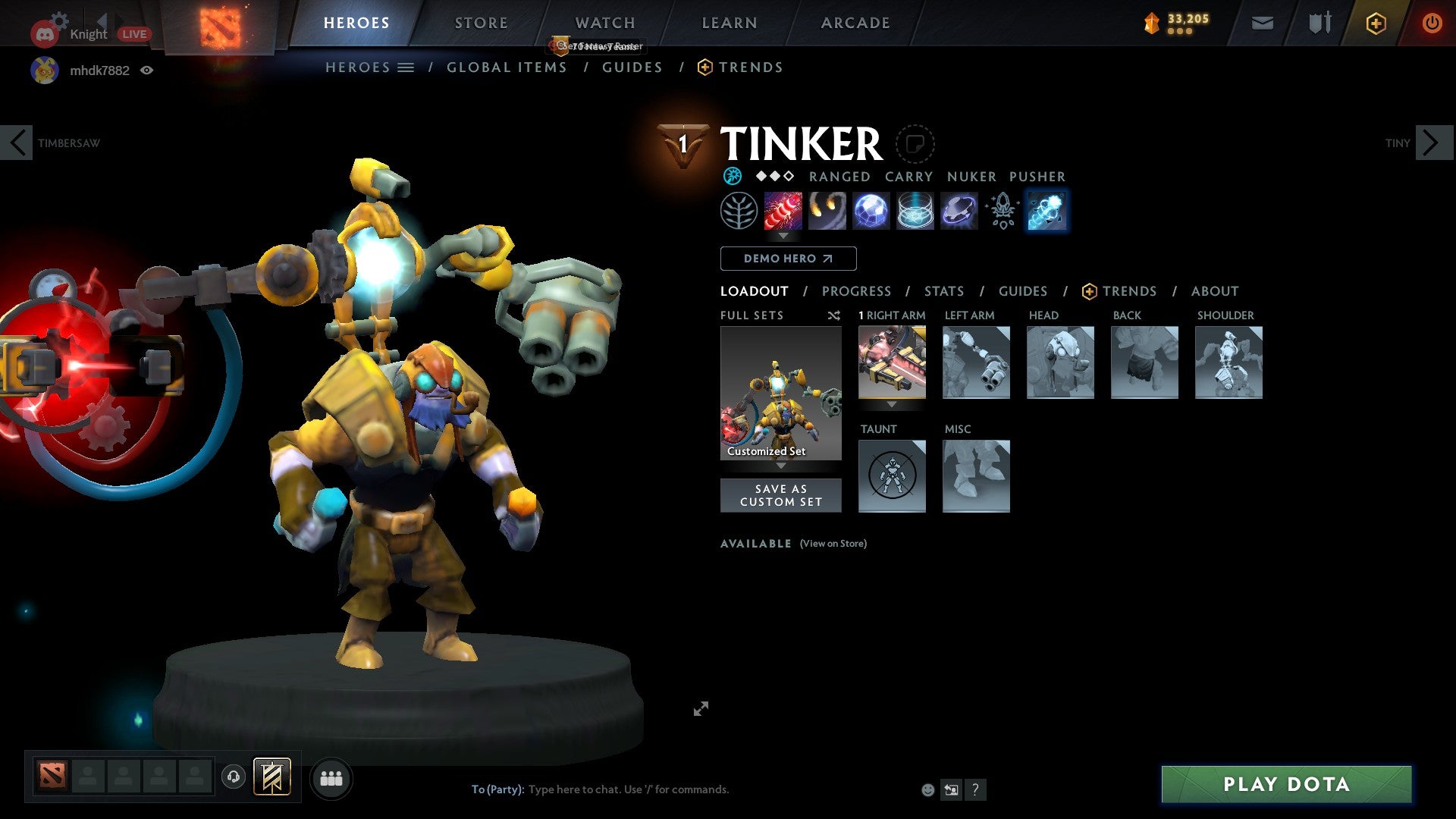This screenshot has height=819, width=1456.
Task: Open the WATCH menu
Action: [604, 23]
